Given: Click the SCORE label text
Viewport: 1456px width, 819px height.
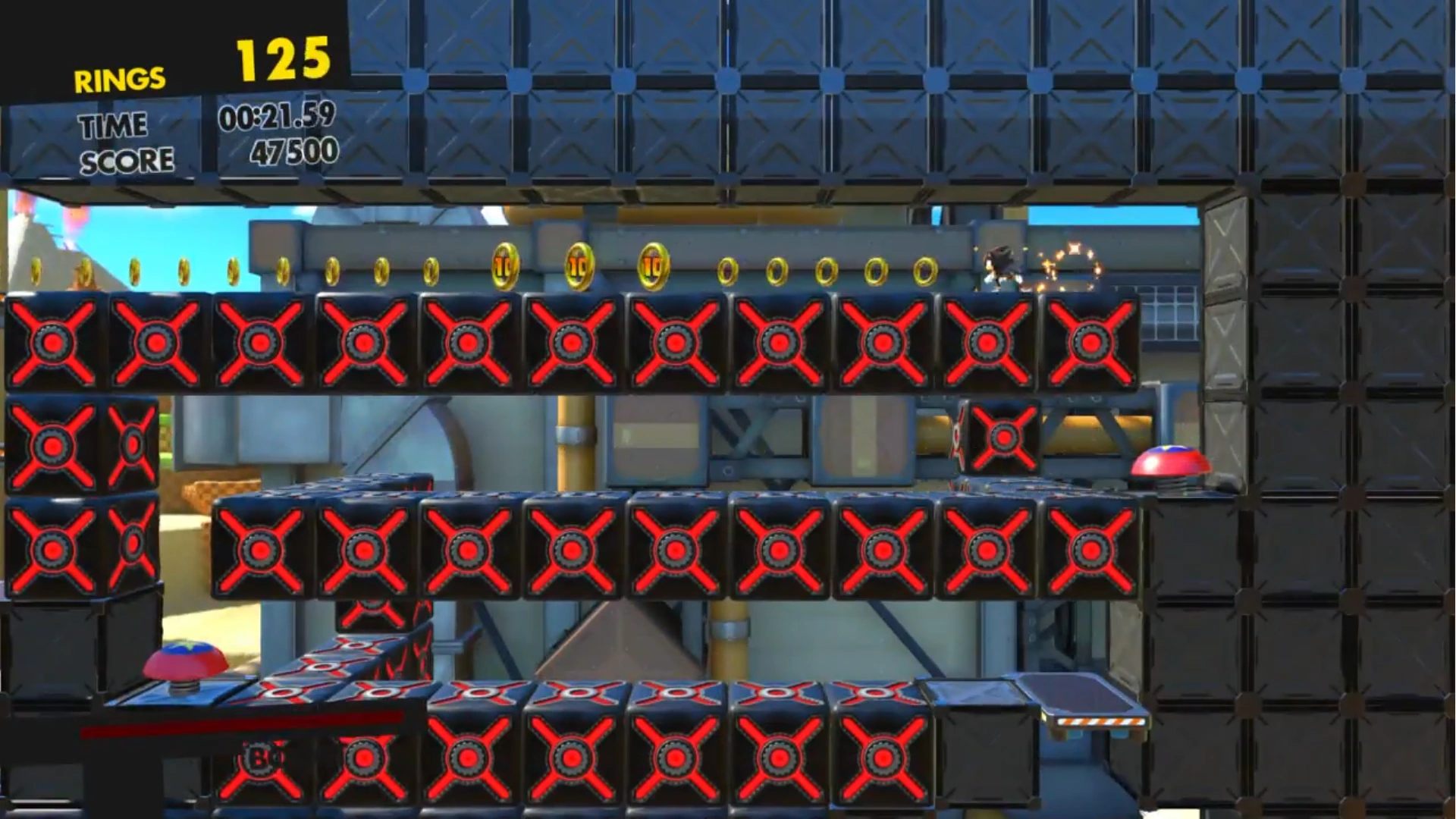Looking at the screenshot, I should coord(127,159).
